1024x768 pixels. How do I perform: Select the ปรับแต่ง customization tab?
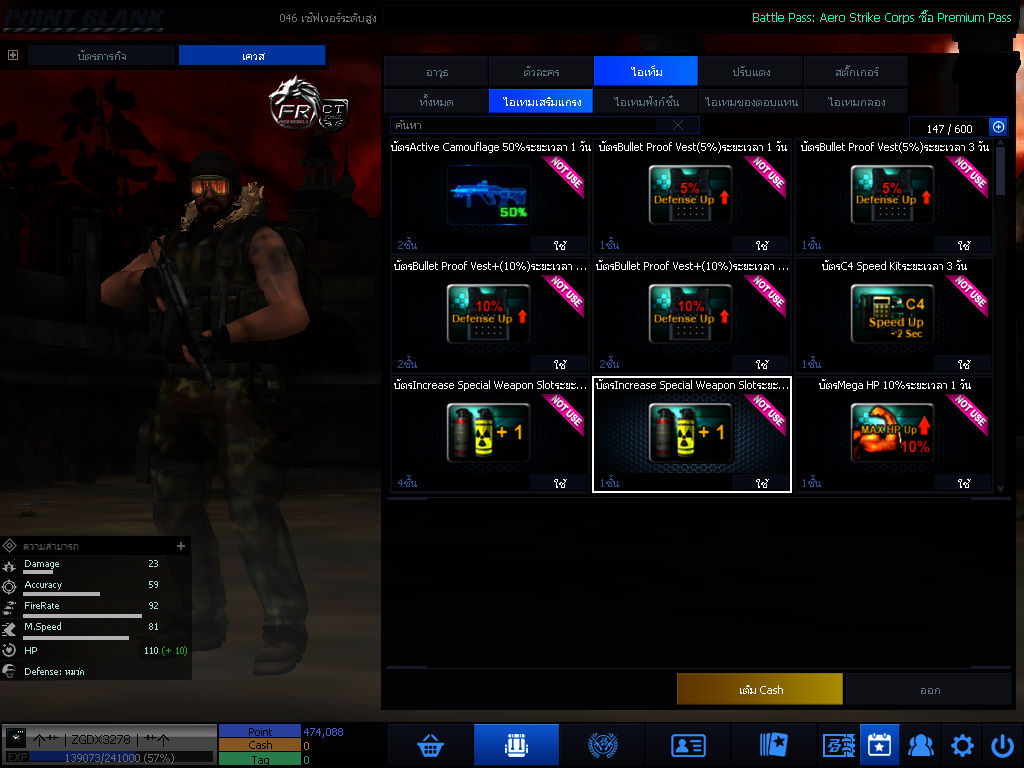pyautogui.click(x=750, y=72)
